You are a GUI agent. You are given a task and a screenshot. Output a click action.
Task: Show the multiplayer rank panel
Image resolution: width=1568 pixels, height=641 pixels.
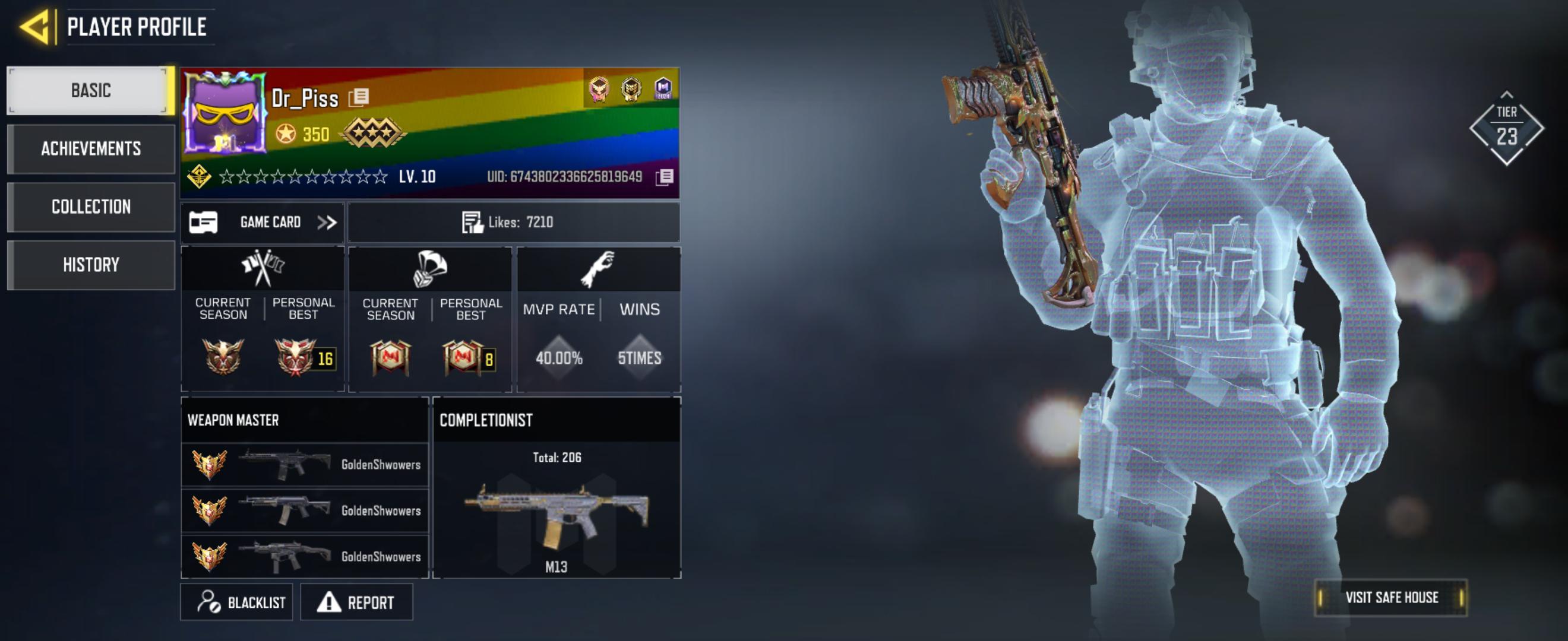[x=263, y=319]
